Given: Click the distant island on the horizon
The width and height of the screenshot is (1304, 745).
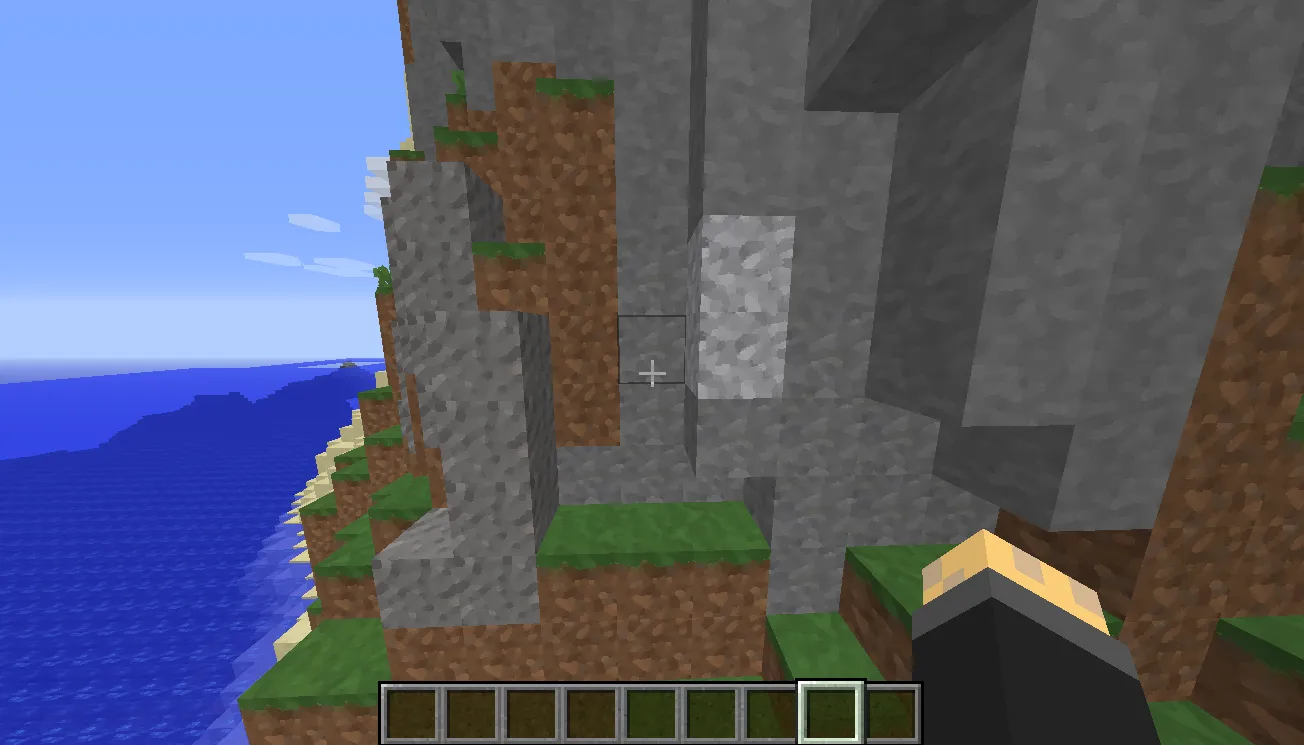Looking at the screenshot, I should point(350,363).
